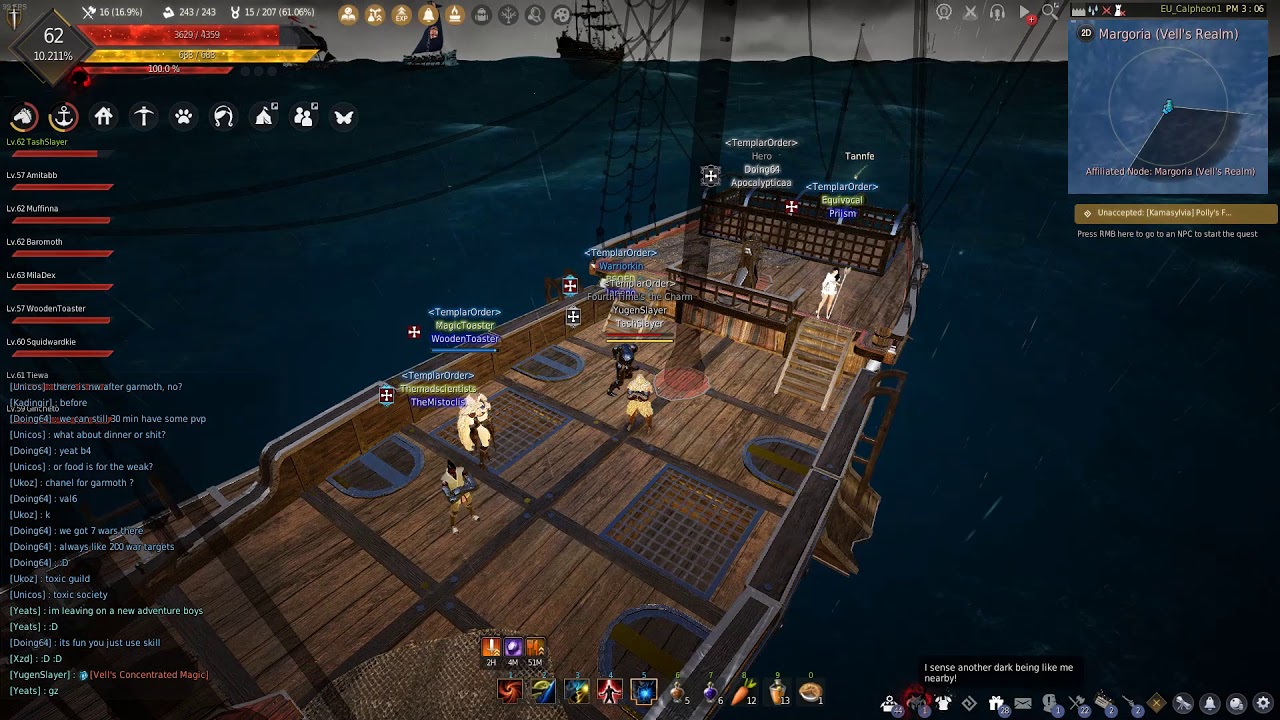Toggle the 2D minimap mode button

click(x=1086, y=33)
